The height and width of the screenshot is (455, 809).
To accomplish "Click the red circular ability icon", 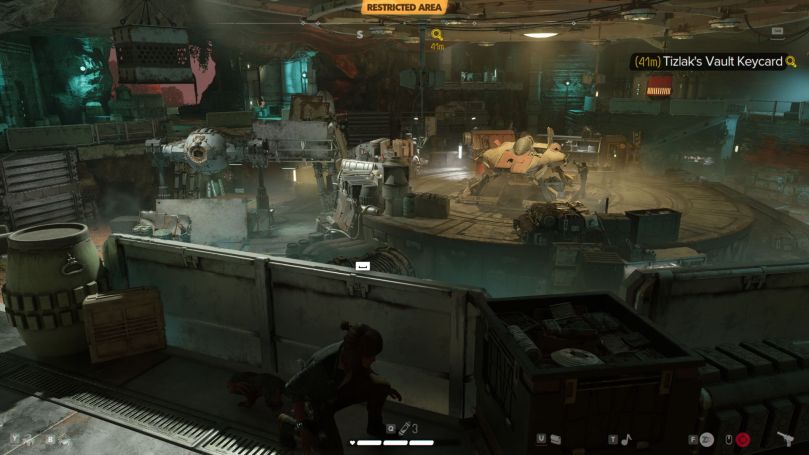I will [x=743, y=439].
